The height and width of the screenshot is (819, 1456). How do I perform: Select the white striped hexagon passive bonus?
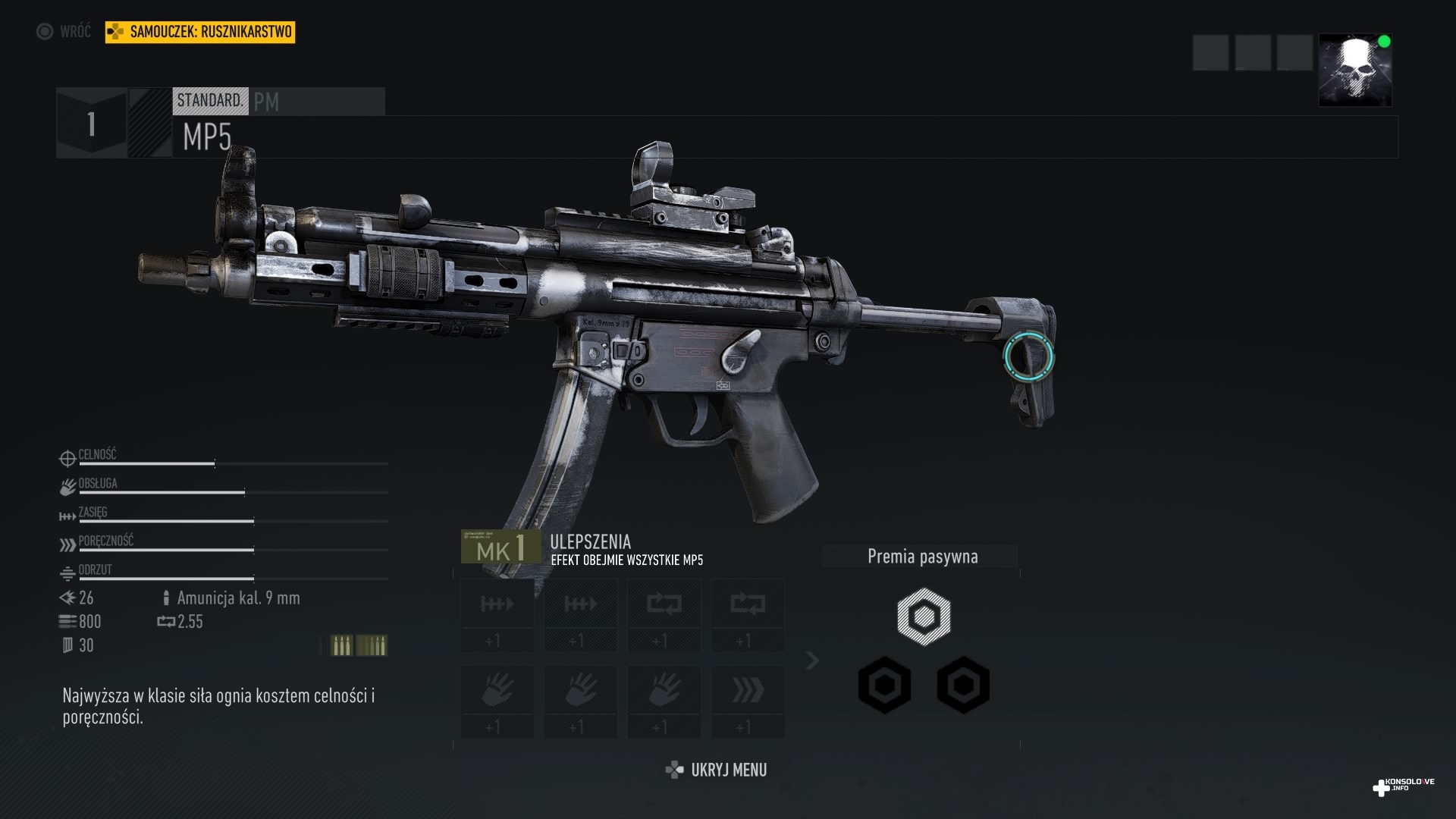point(923,616)
